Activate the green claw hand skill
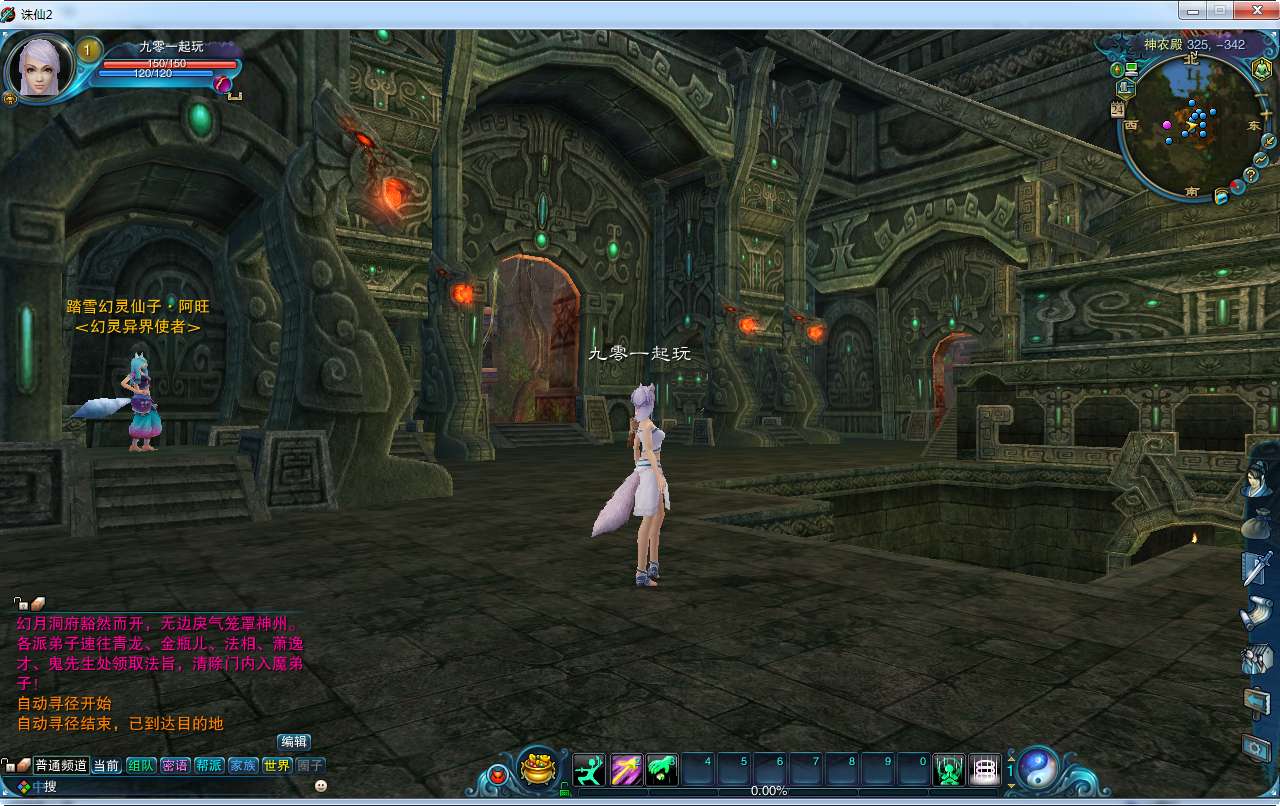1280x806 pixels. pos(662,769)
